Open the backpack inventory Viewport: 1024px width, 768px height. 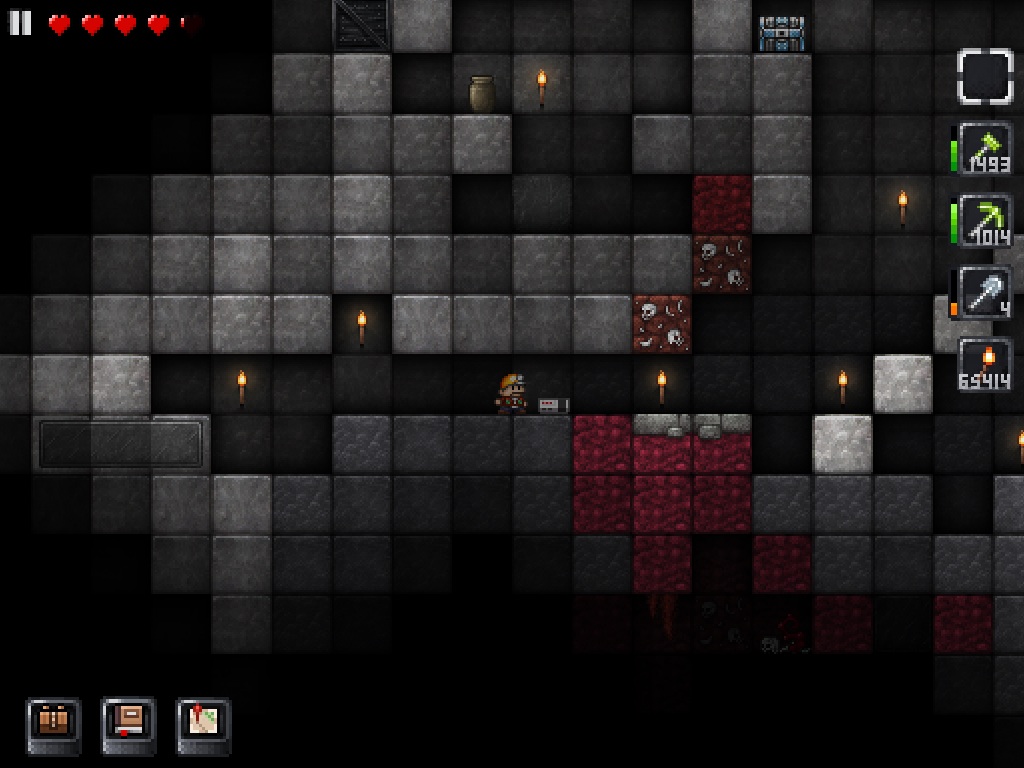tap(53, 725)
